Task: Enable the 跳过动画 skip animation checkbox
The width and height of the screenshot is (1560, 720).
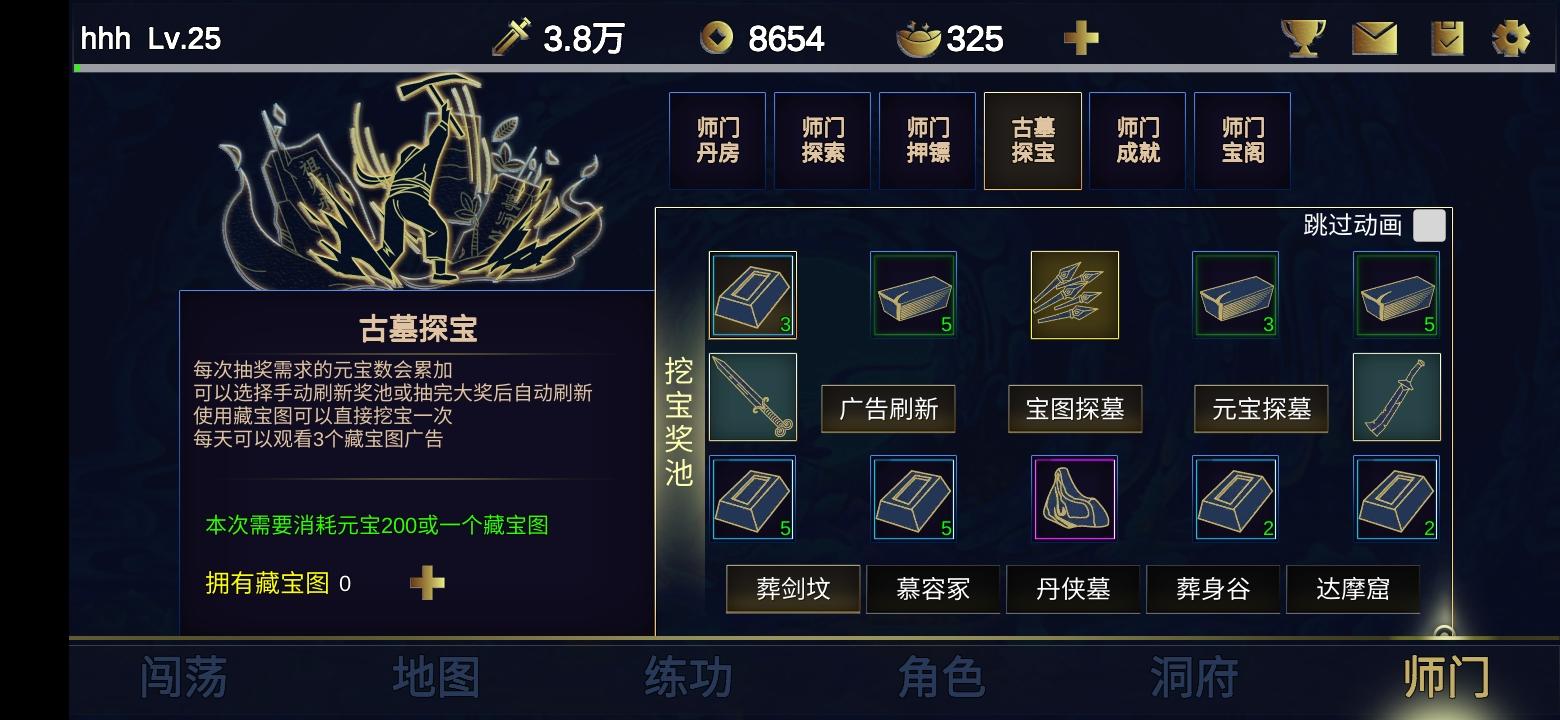Action: [x=1430, y=225]
